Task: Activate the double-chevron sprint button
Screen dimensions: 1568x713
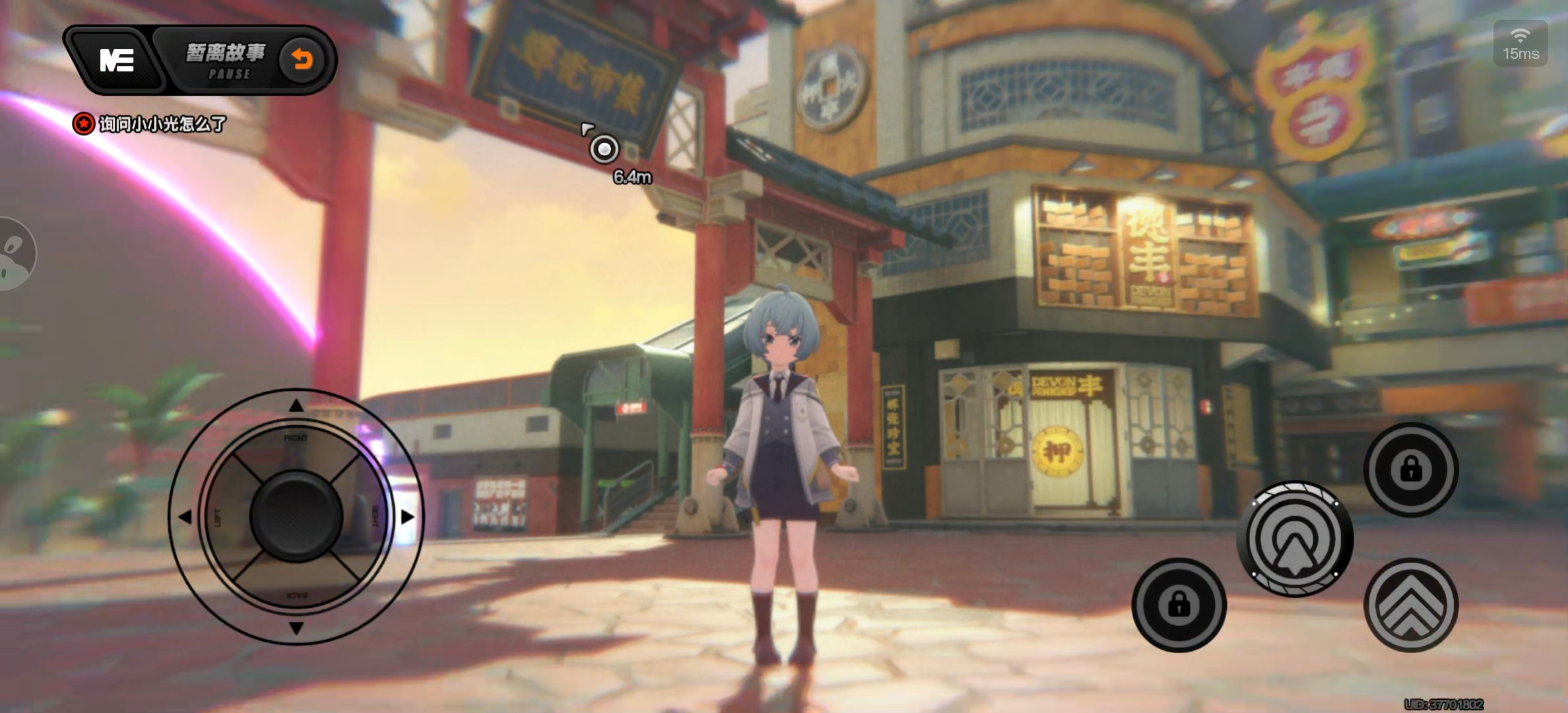Action: pyautogui.click(x=1410, y=604)
